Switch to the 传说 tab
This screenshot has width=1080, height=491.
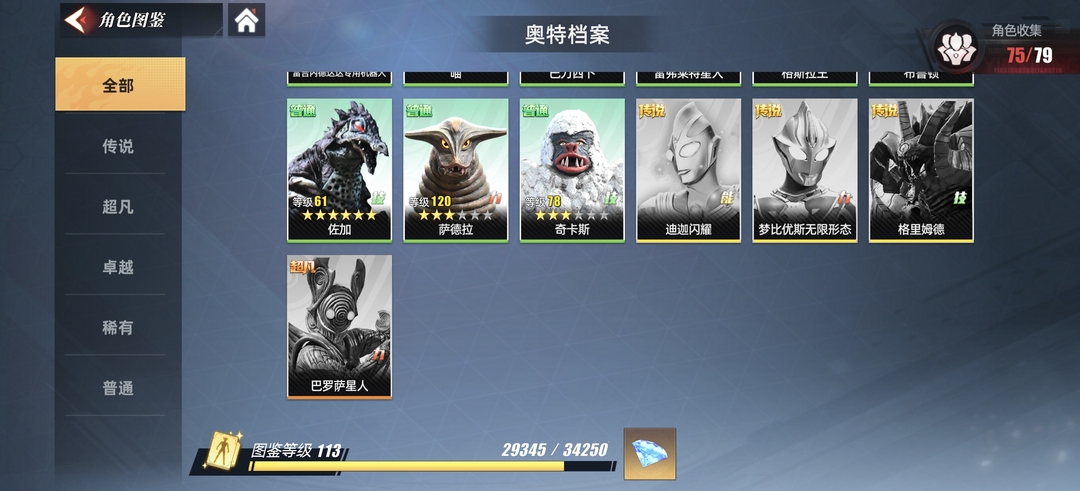point(119,146)
